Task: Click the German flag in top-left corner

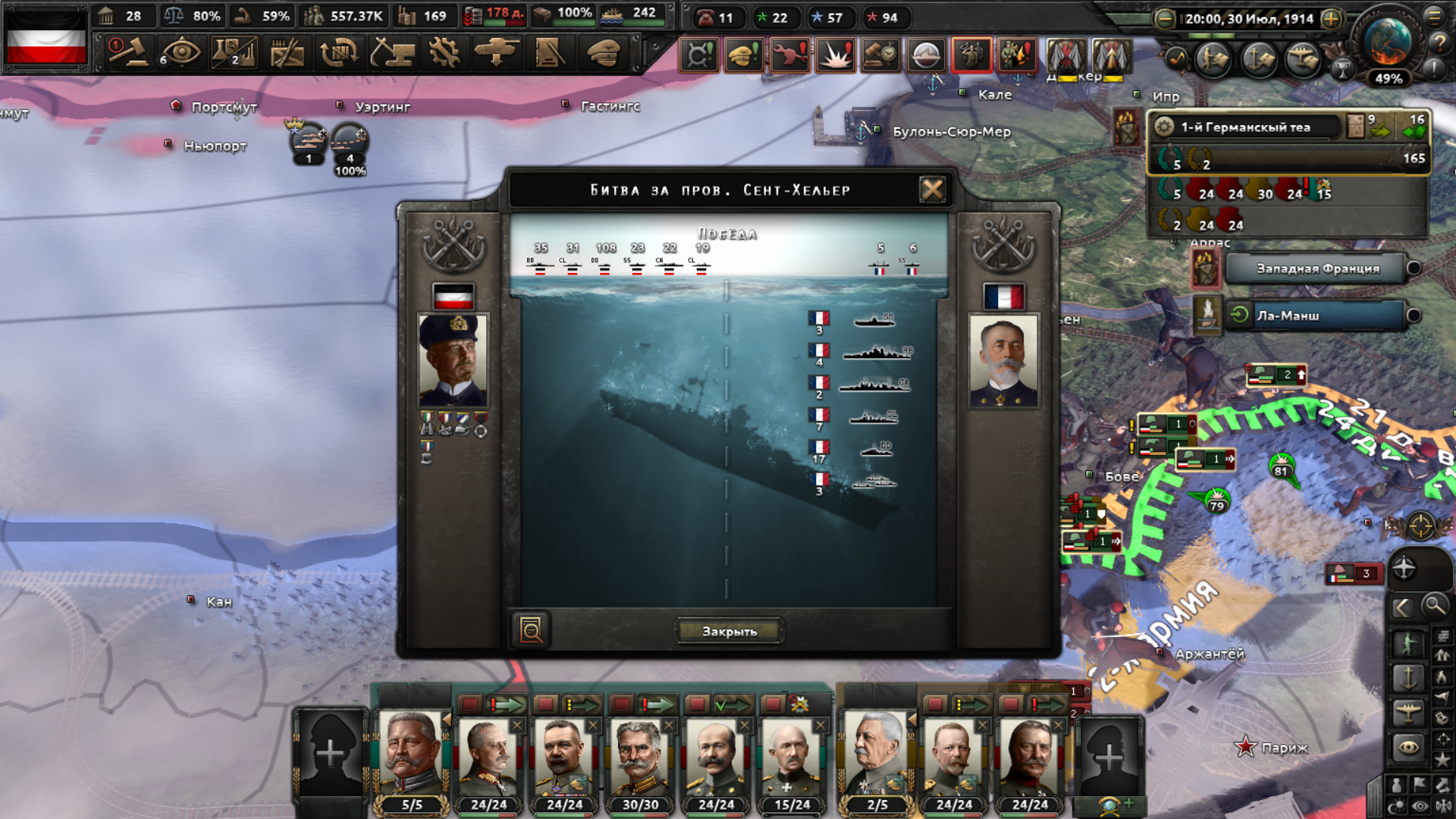Action: point(46,38)
